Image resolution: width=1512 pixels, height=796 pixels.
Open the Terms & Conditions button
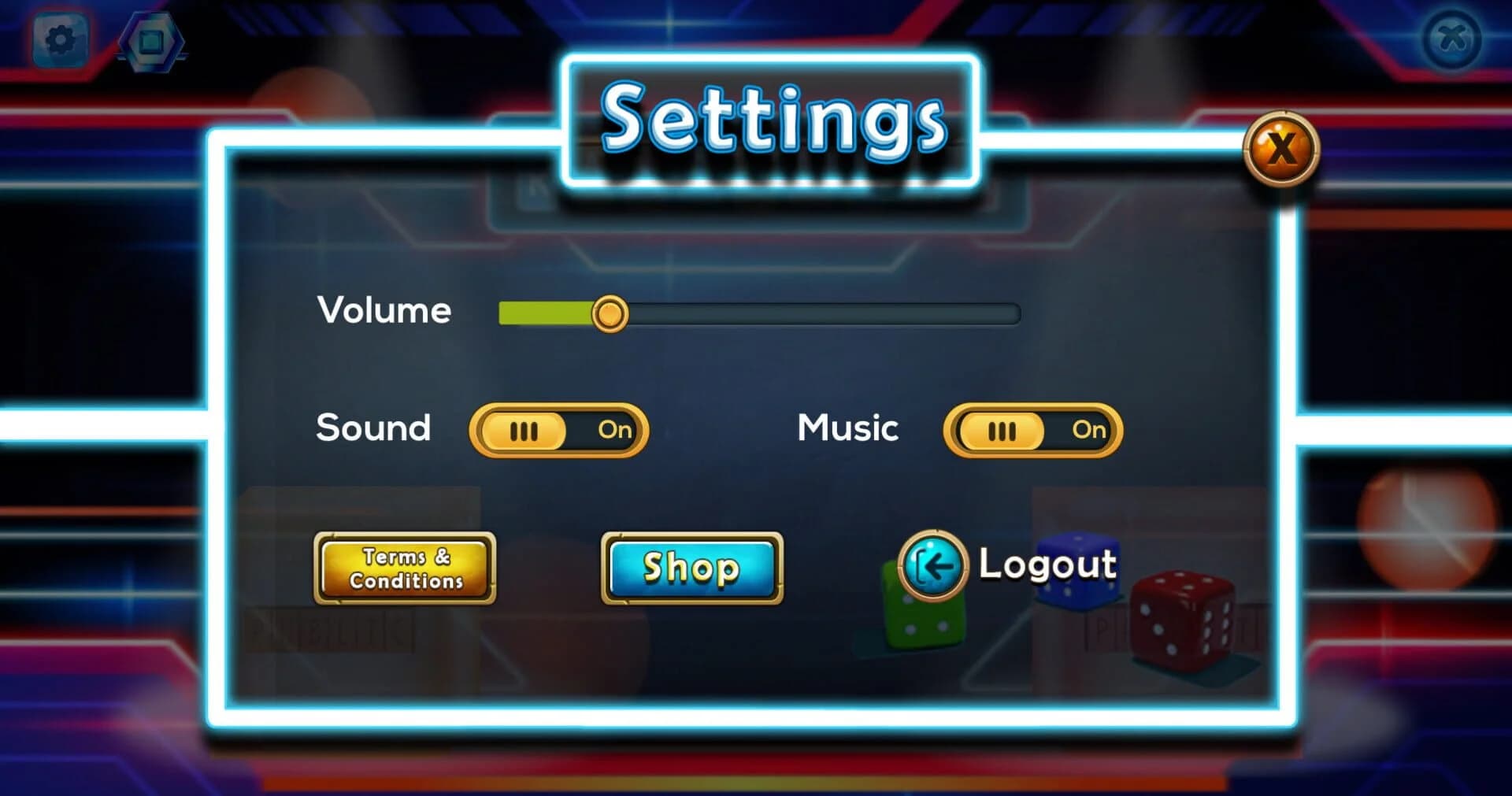pos(405,568)
